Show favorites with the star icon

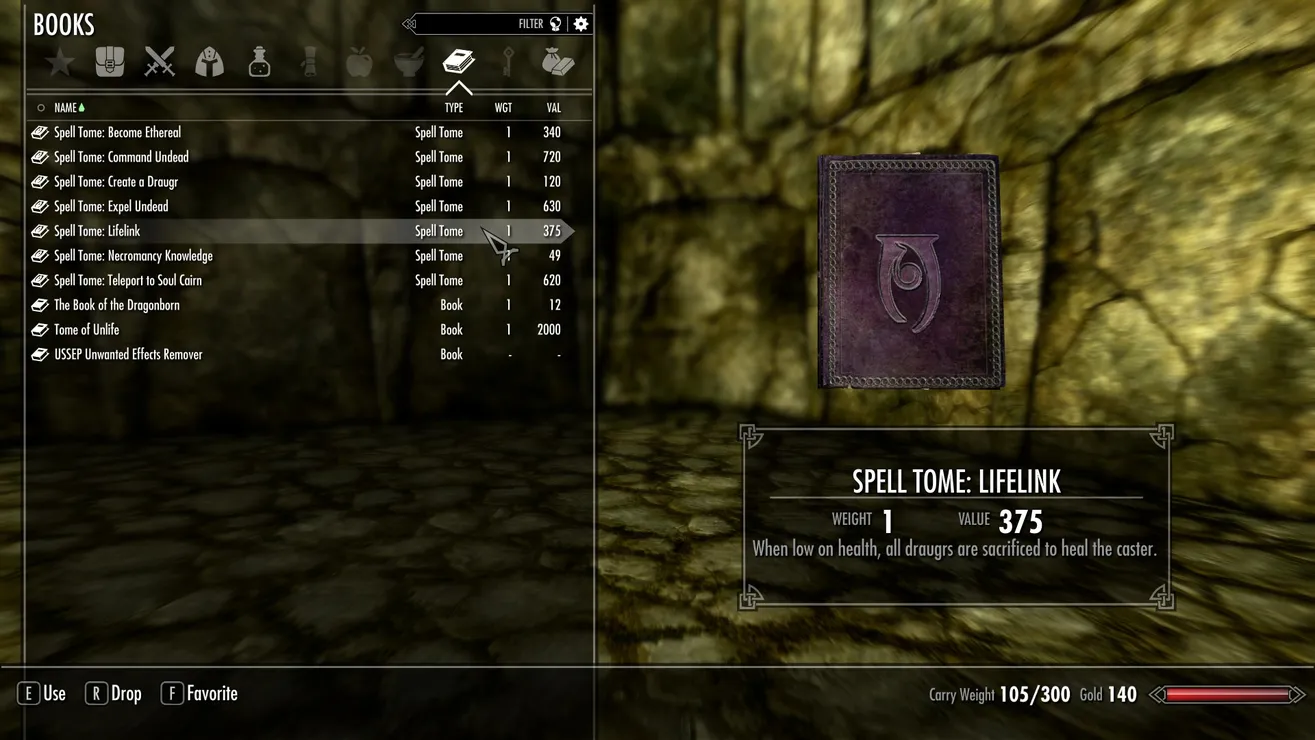pos(60,63)
